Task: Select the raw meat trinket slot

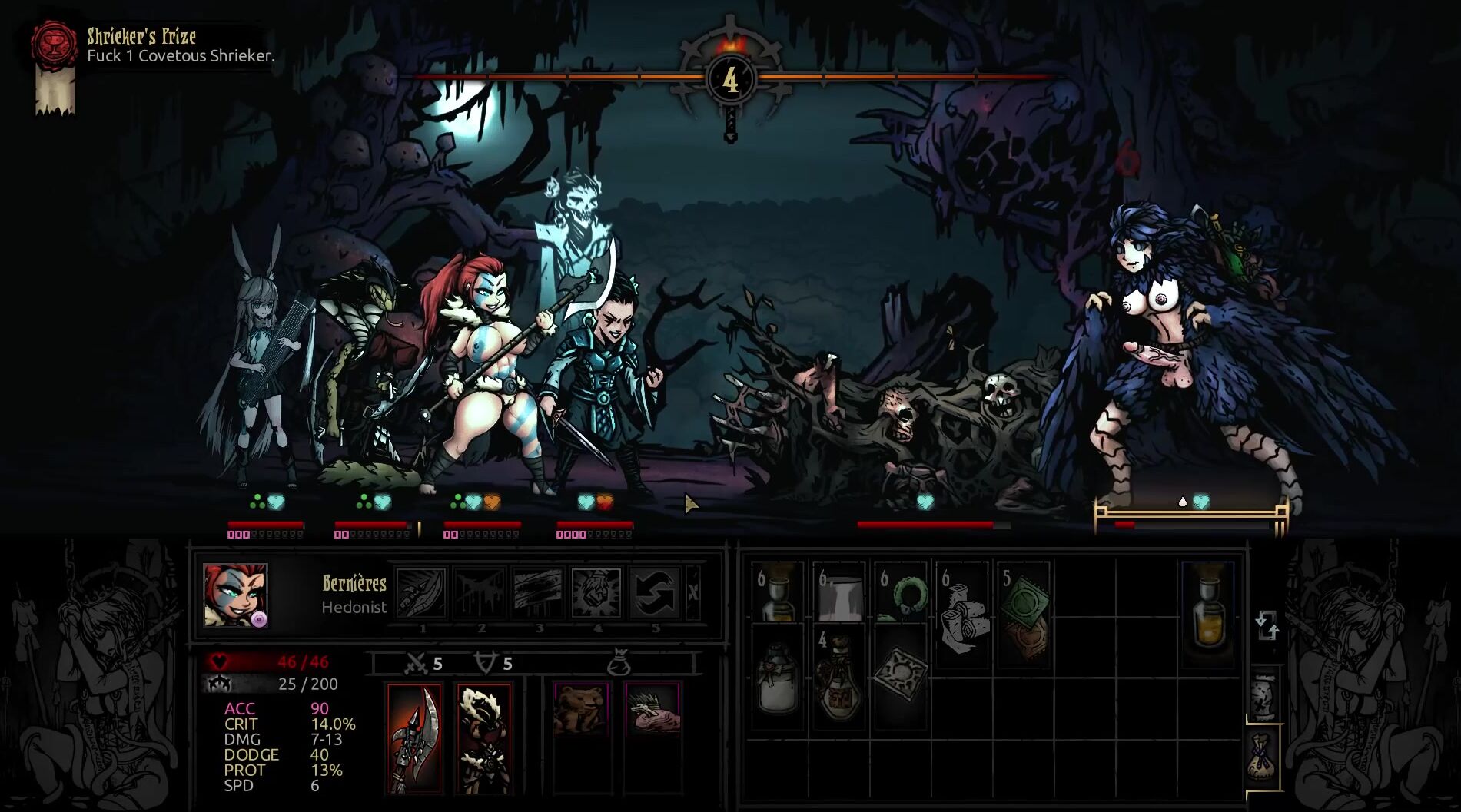Action: [x=652, y=708]
